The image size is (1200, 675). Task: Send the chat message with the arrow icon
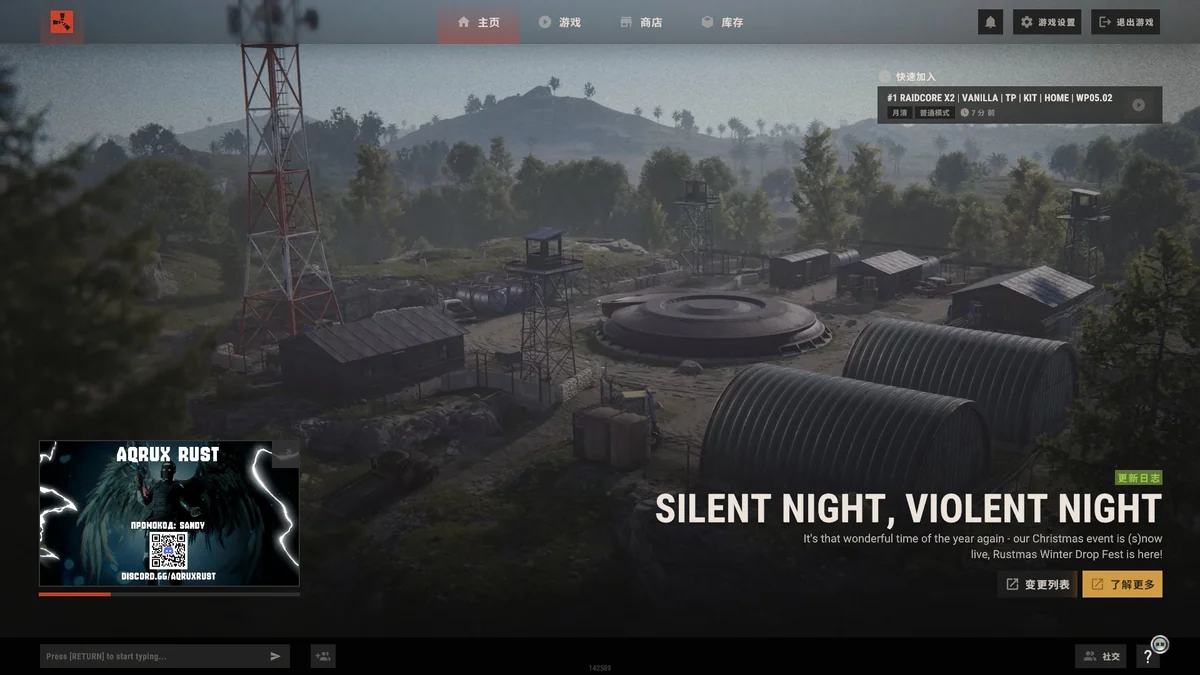point(275,656)
